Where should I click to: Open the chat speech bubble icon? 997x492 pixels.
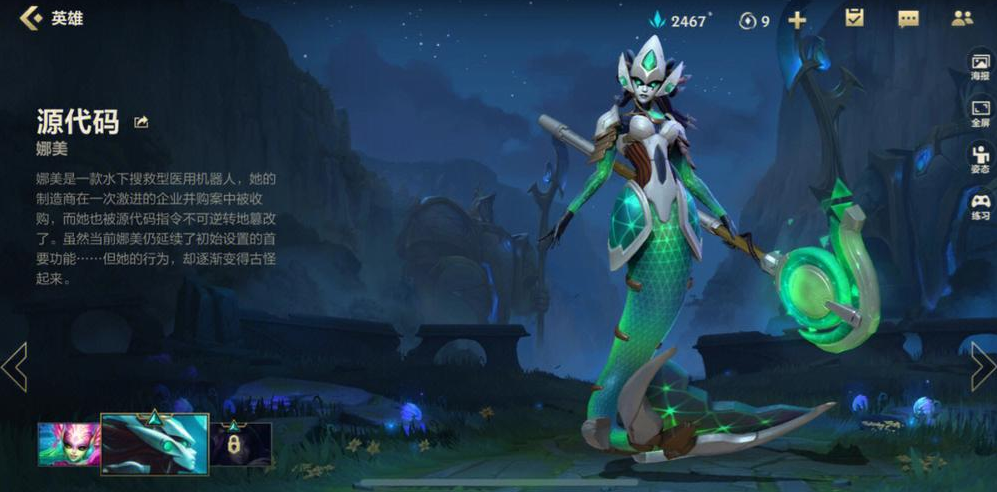point(908,19)
